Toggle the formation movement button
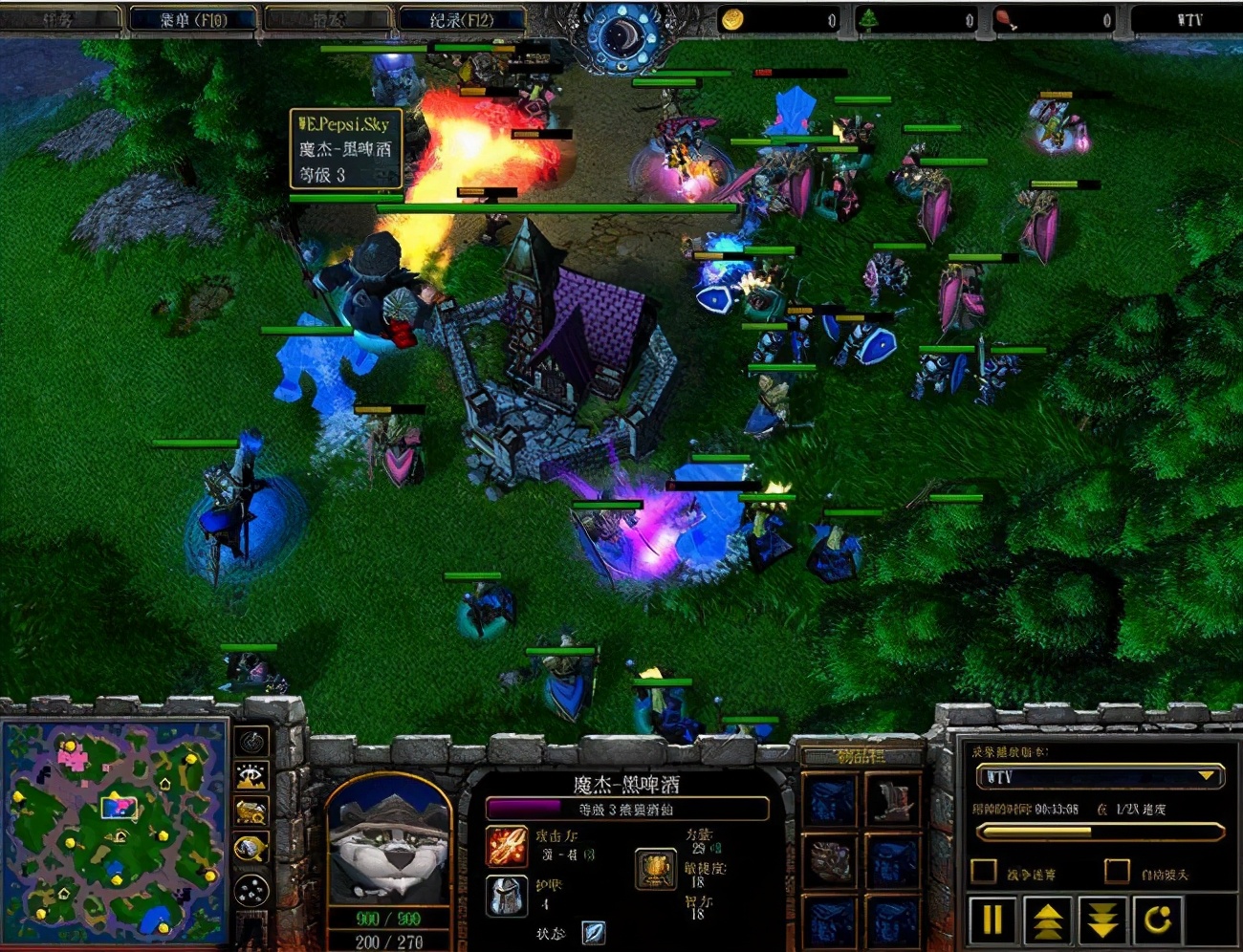This screenshot has height=952, width=1243. (251, 891)
